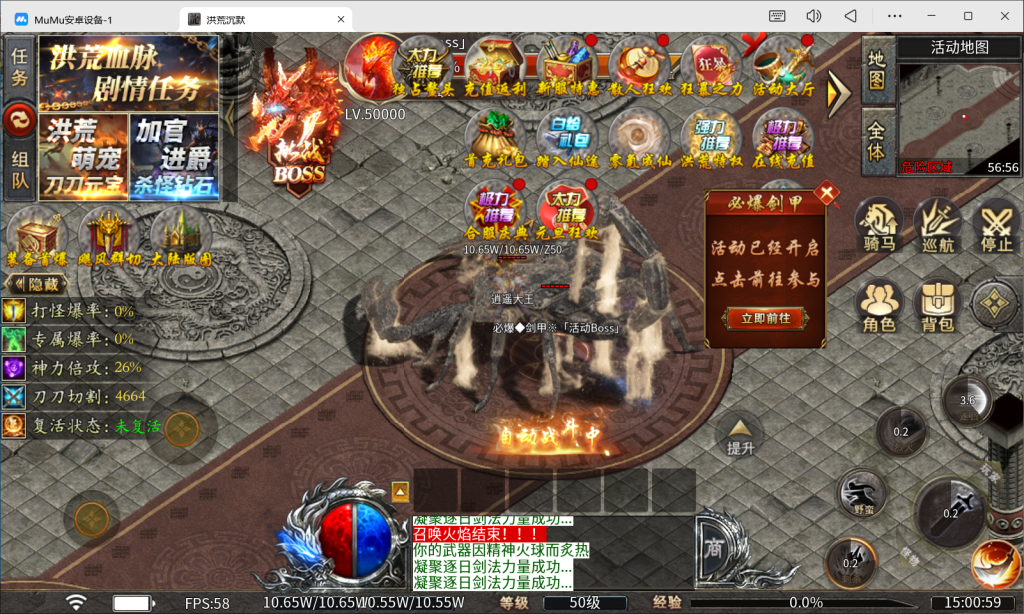This screenshot has width=1024, height=614.
Task: Open the 背包 backpack
Action: [x=937, y=305]
